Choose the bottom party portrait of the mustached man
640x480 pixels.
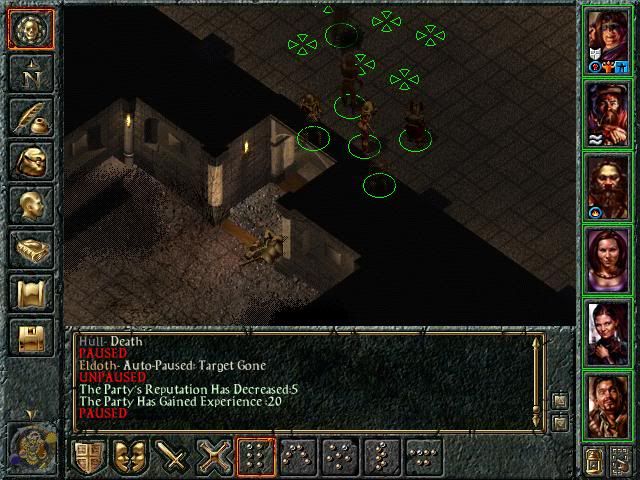(x=608, y=403)
